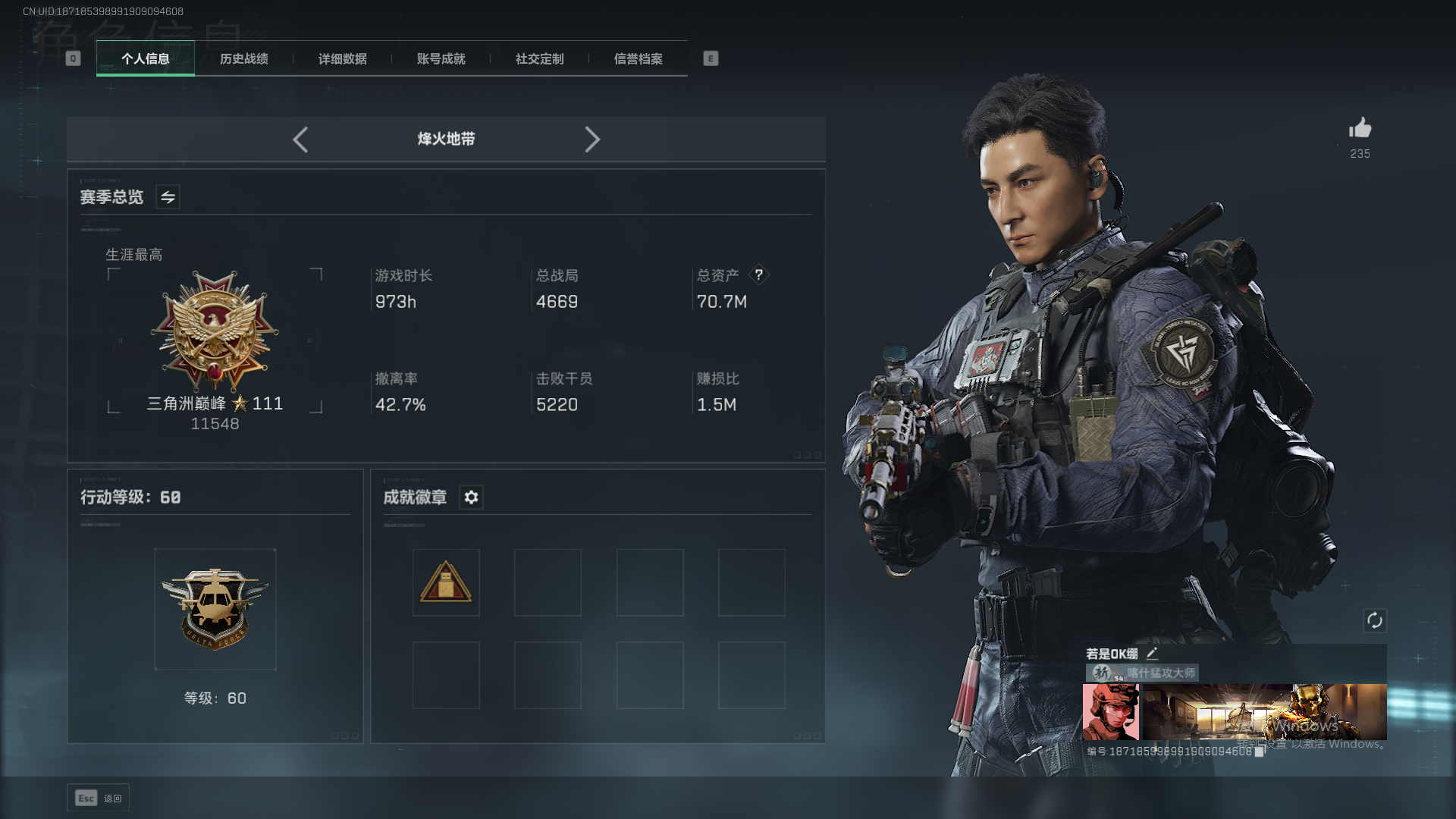Click the right arrow beside 烽火地带

[592, 140]
